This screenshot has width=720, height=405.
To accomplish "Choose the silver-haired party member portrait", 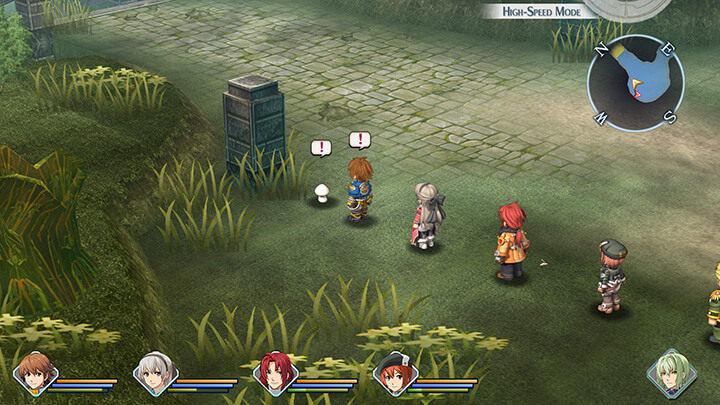I will [155, 374].
